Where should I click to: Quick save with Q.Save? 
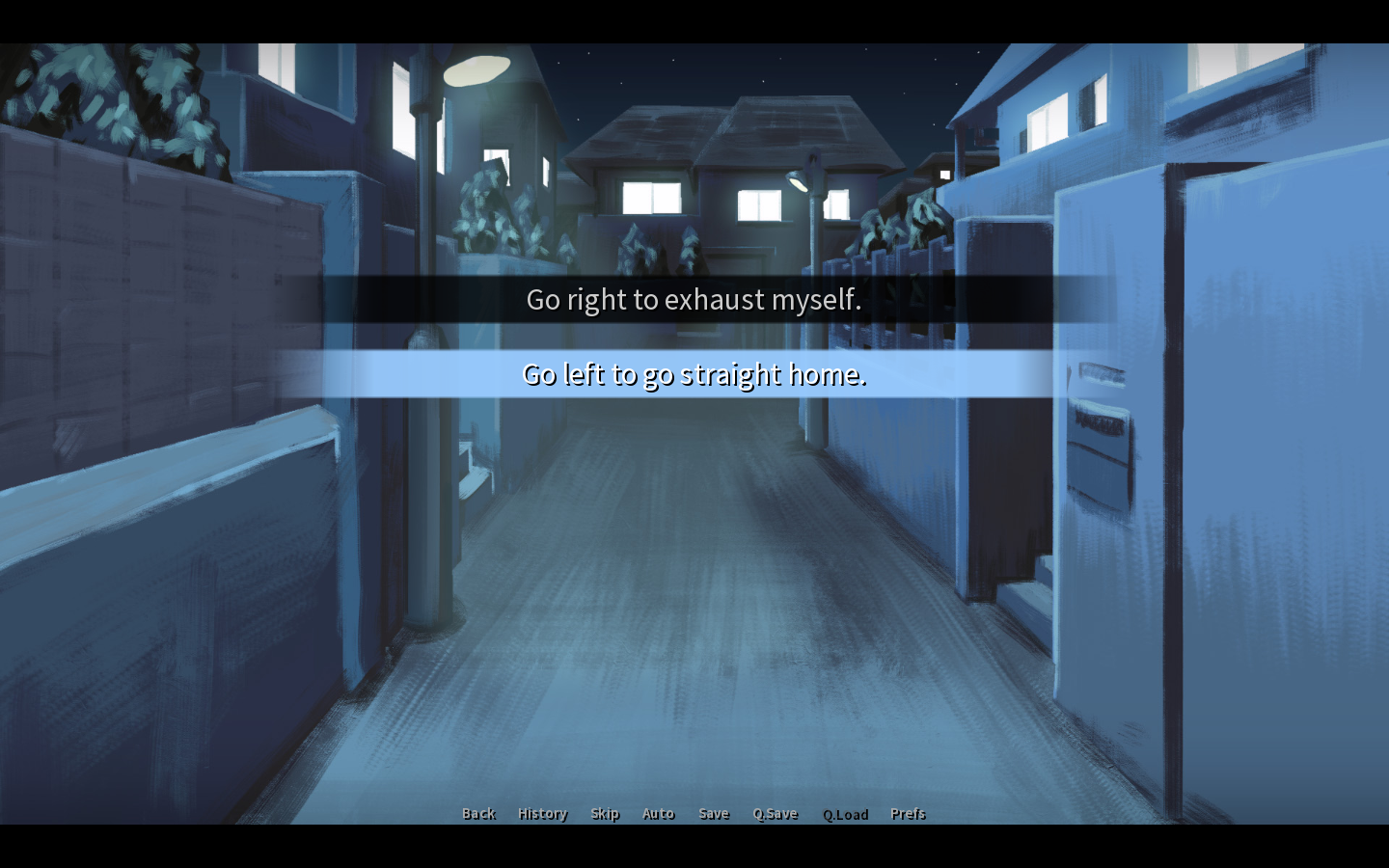pos(776,814)
